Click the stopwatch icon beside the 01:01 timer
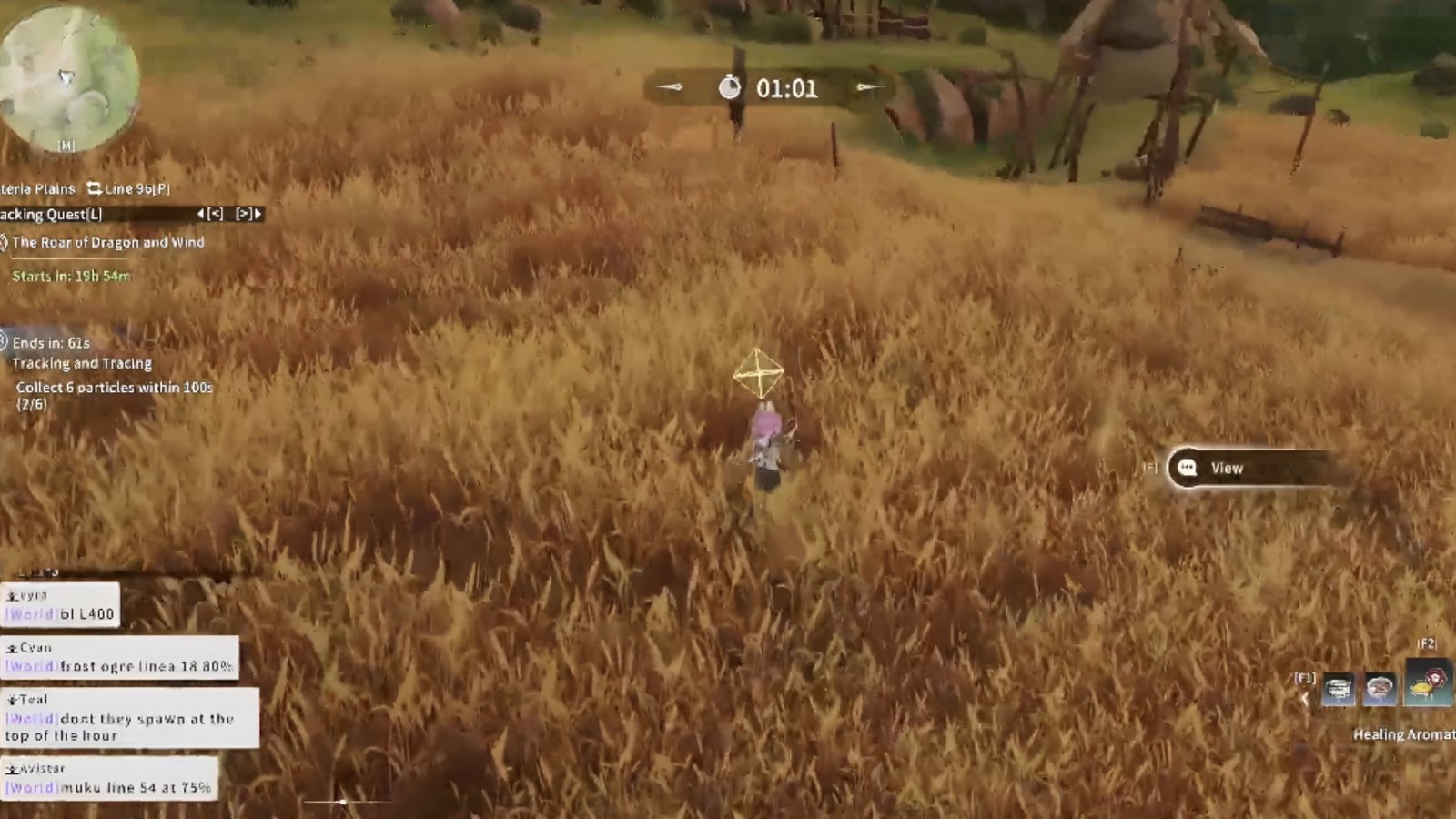1456x819 pixels. (x=729, y=89)
